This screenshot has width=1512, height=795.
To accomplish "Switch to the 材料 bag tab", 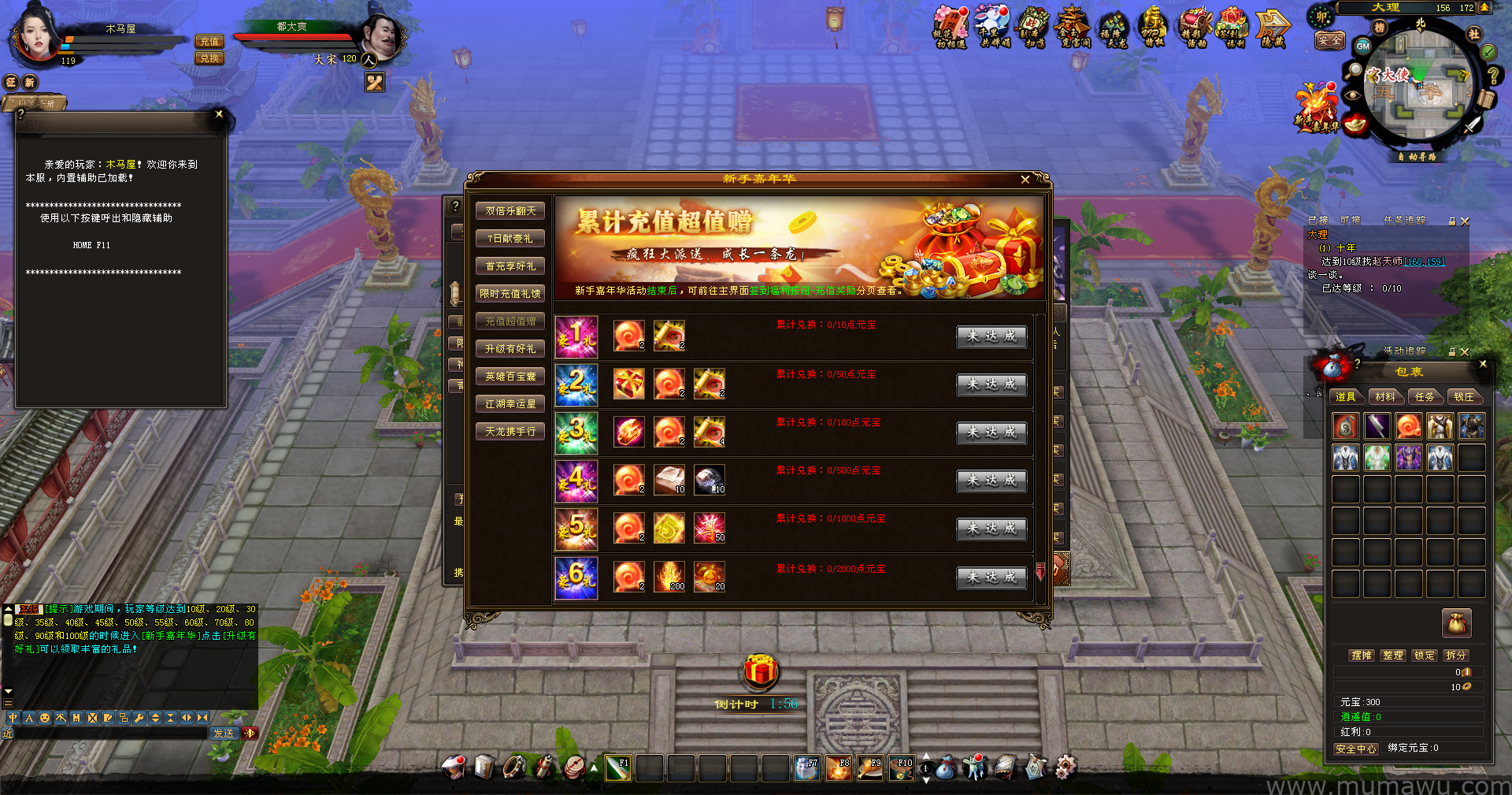I will click(1385, 397).
